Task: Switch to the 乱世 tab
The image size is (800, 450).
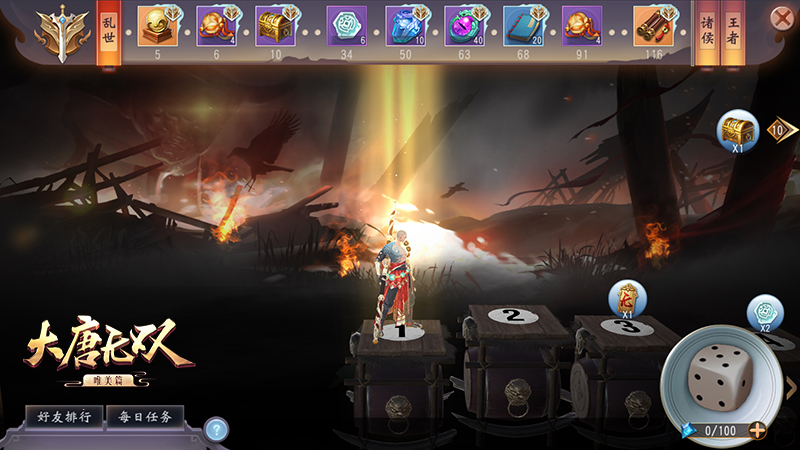Action: coord(109,32)
